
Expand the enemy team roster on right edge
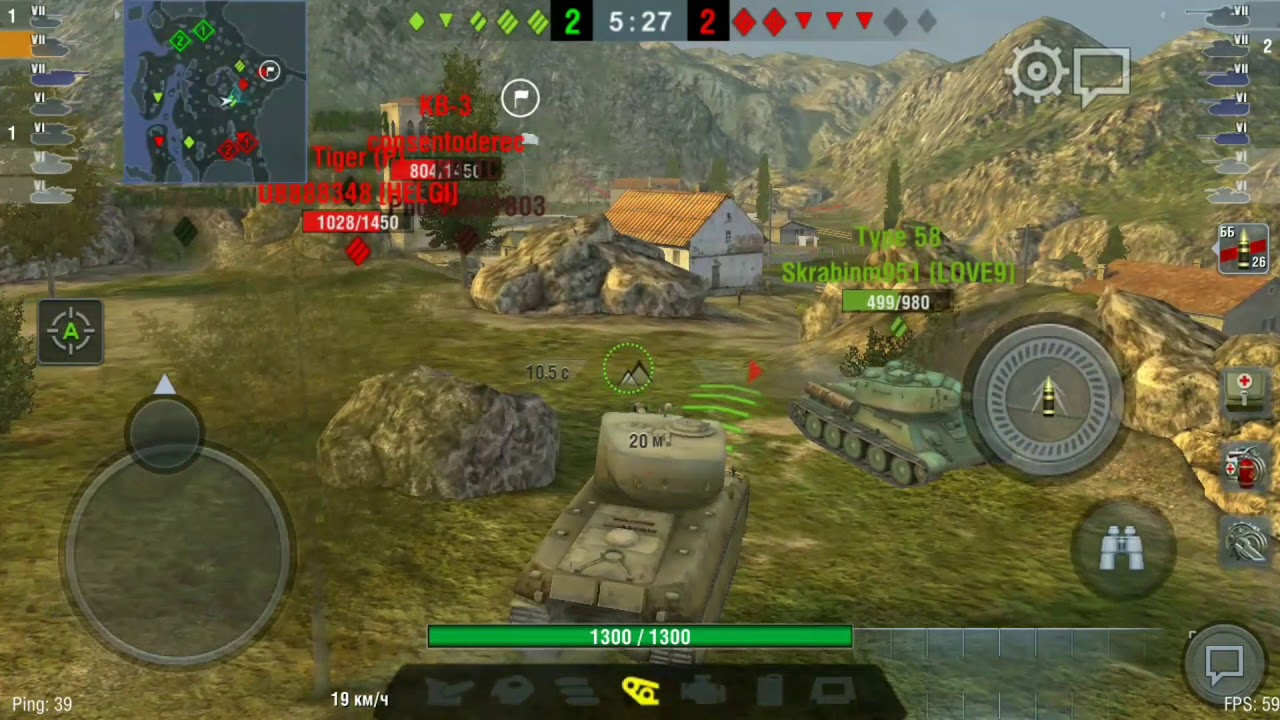1238,90
